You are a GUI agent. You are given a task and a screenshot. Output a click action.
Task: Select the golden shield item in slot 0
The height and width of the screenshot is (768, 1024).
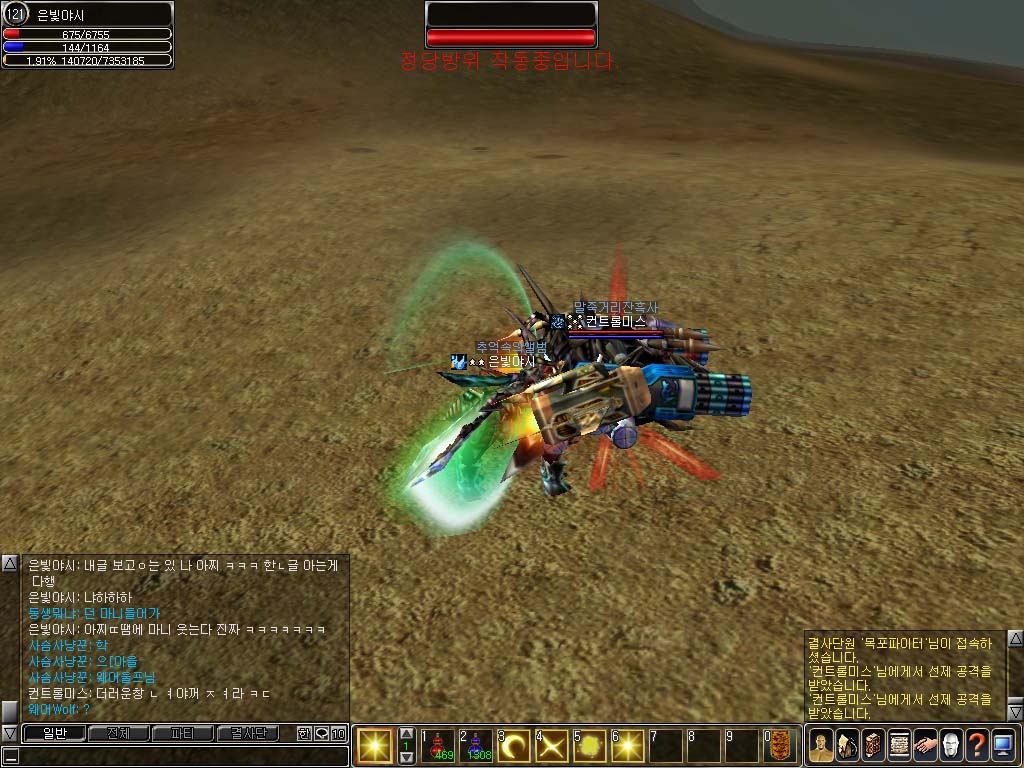[780, 745]
